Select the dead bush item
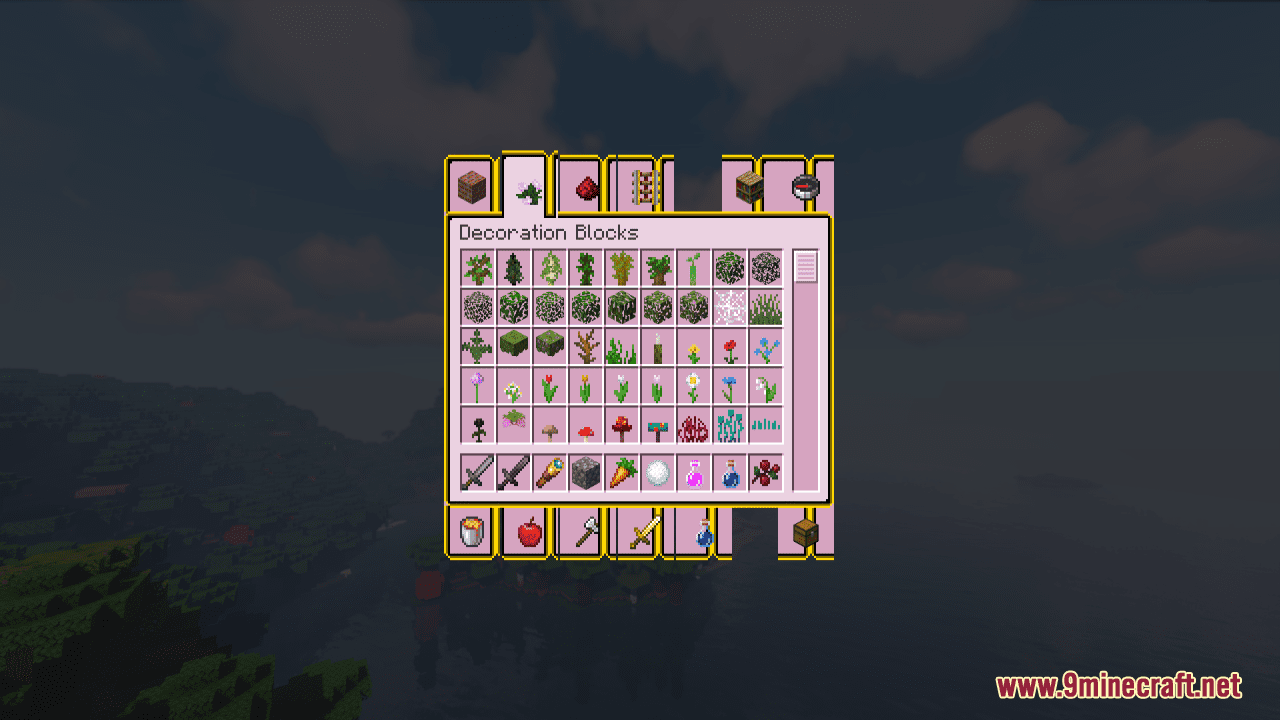 (585, 347)
